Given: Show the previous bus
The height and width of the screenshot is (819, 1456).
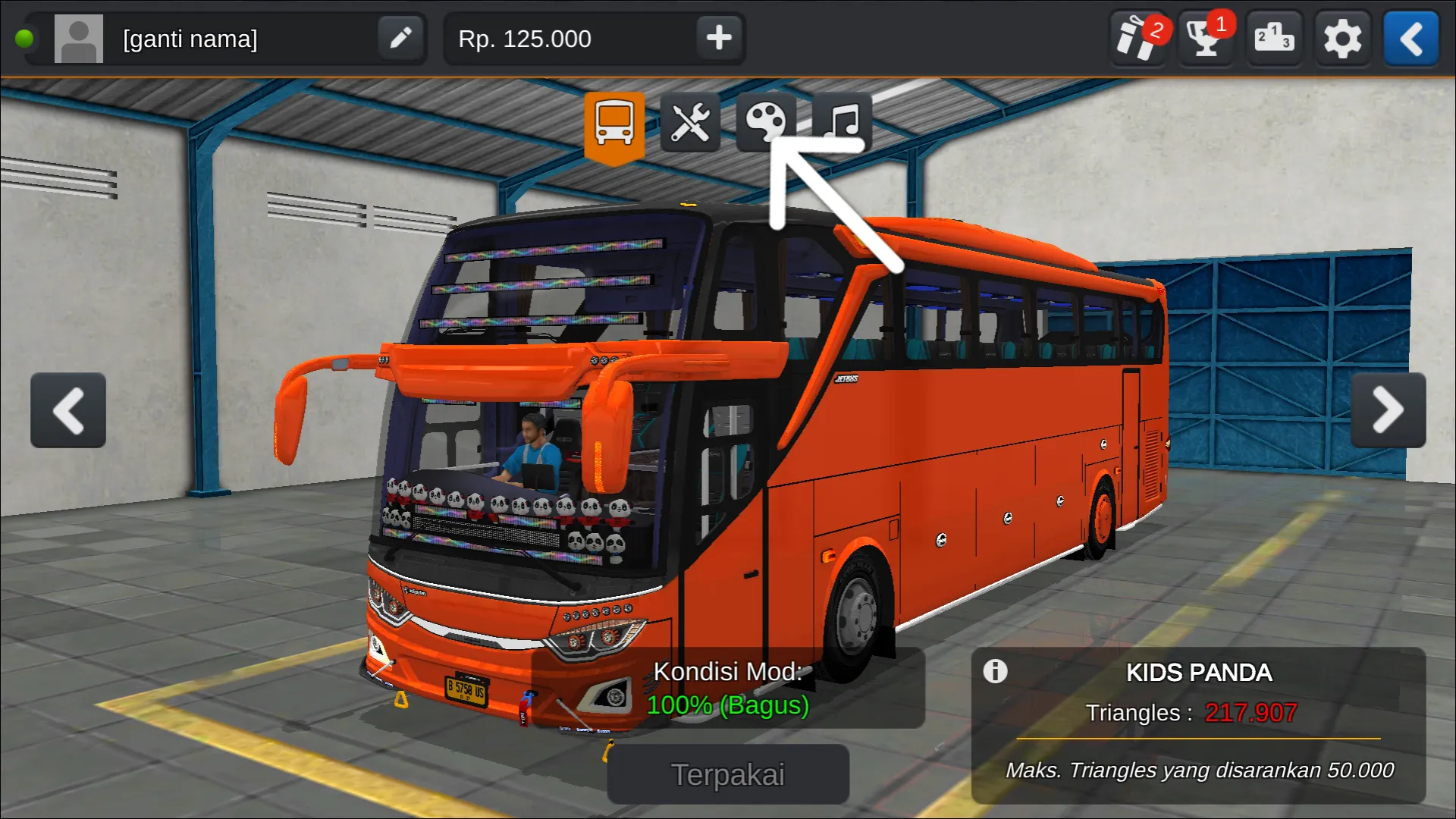Looking at the screenshot, I should pyautogui.click(x=68, y=410).
